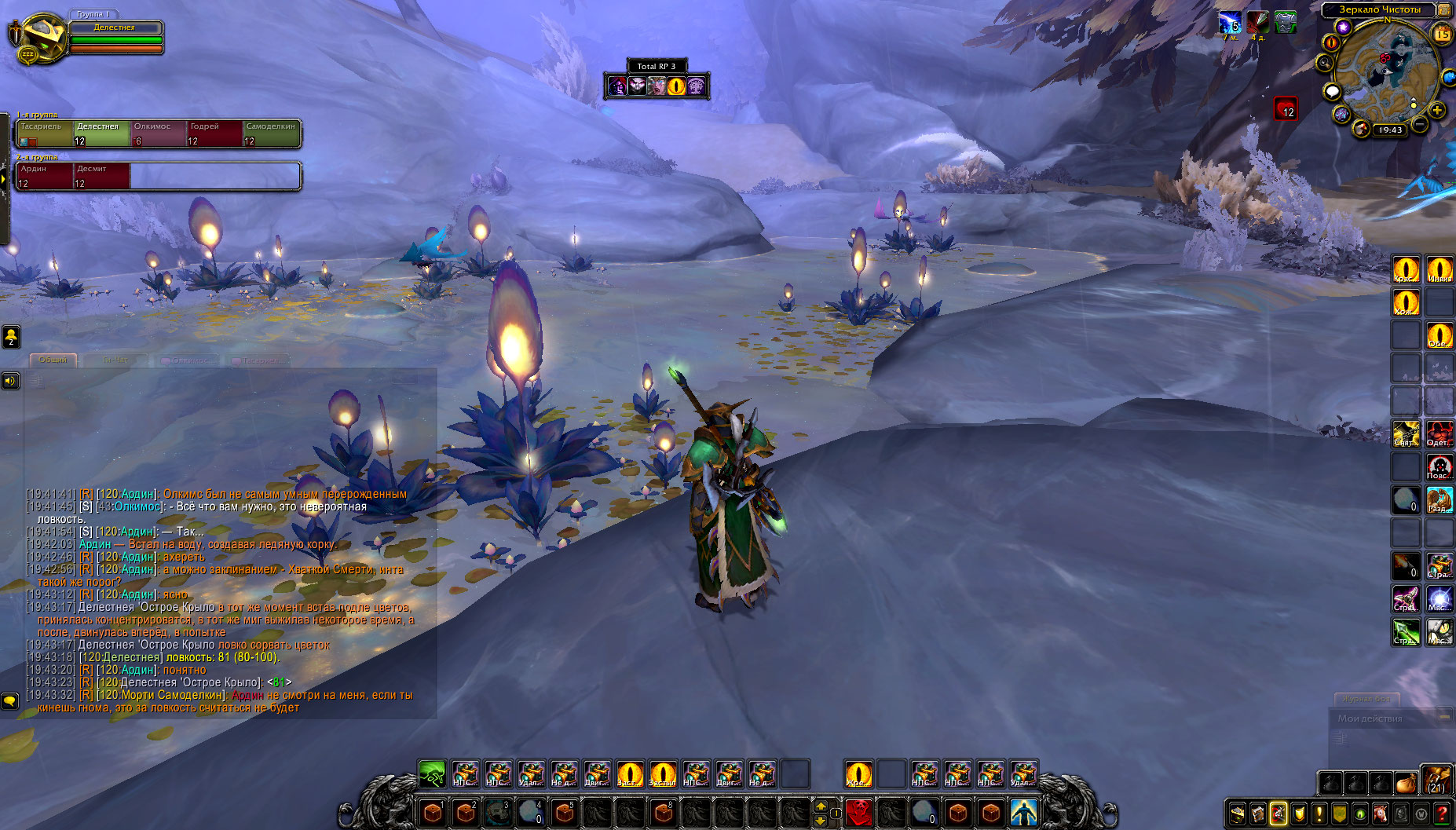Zoom out the minimap with the minus button
Screen dimensions: 1456x830
pos(1420,124)
